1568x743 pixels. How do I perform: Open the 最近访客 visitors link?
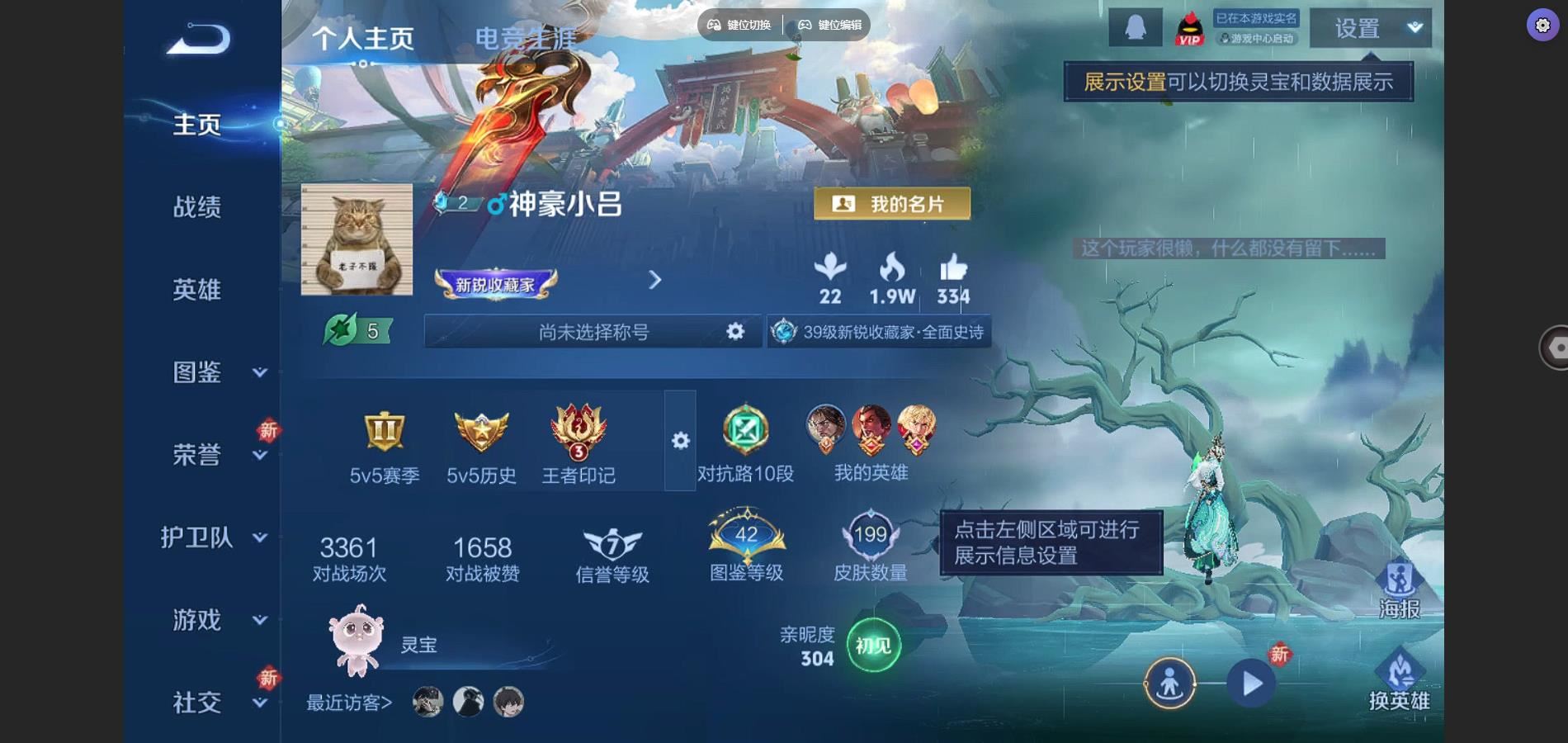[x=347, y=703]
